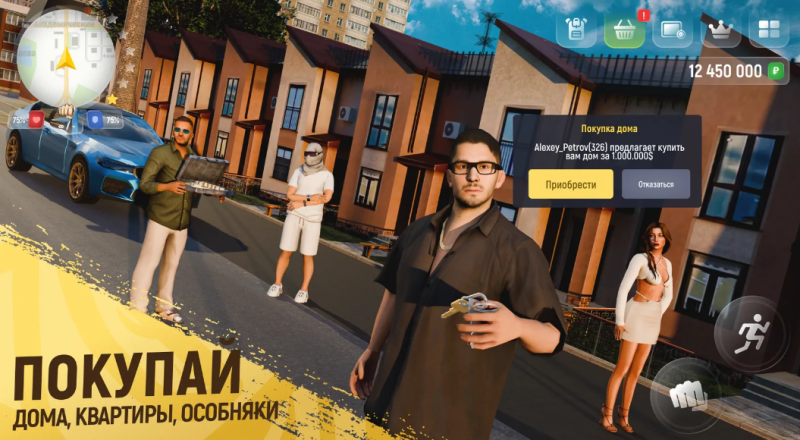Open the green shopping basket store
Image resolution: width=800 pixels, height=440 pixels.
tap(624, 30)
